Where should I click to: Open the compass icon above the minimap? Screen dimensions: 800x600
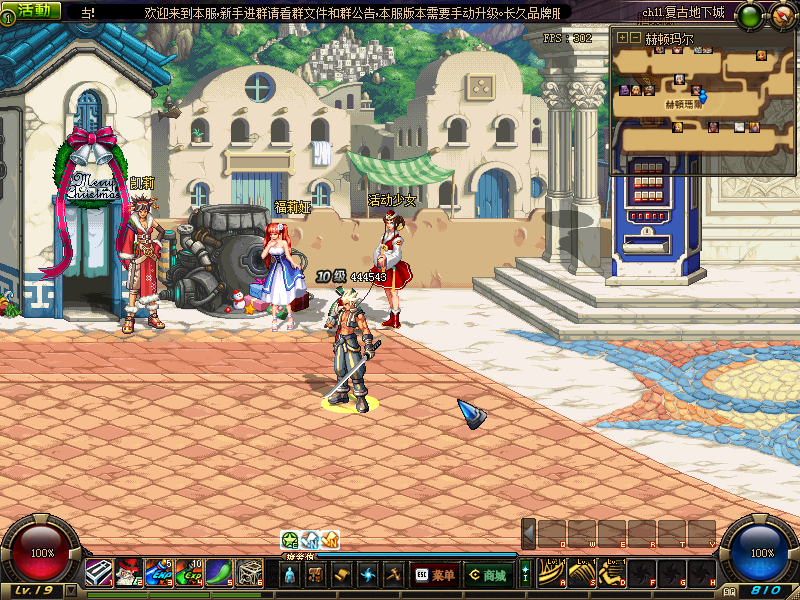[x=778, y=15]
